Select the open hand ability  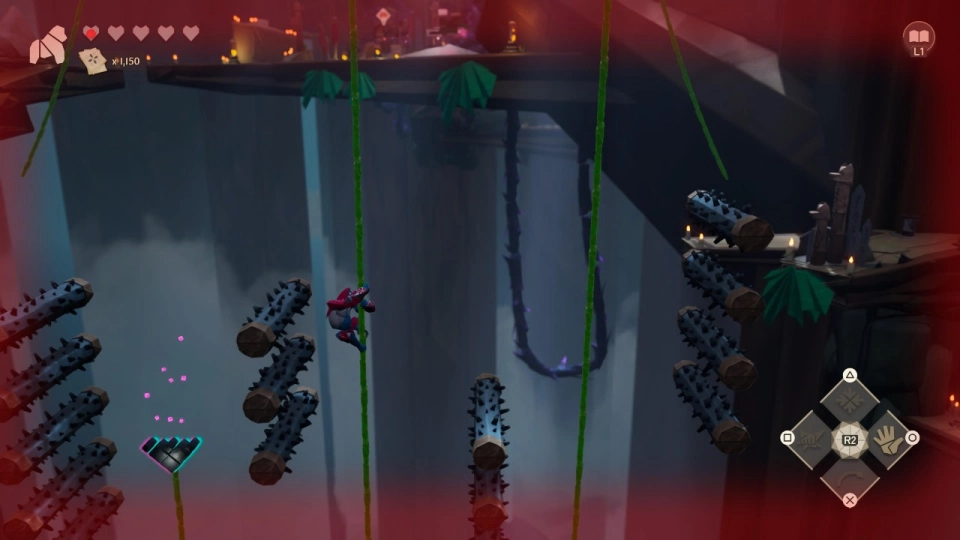click(x=885, y=438)
